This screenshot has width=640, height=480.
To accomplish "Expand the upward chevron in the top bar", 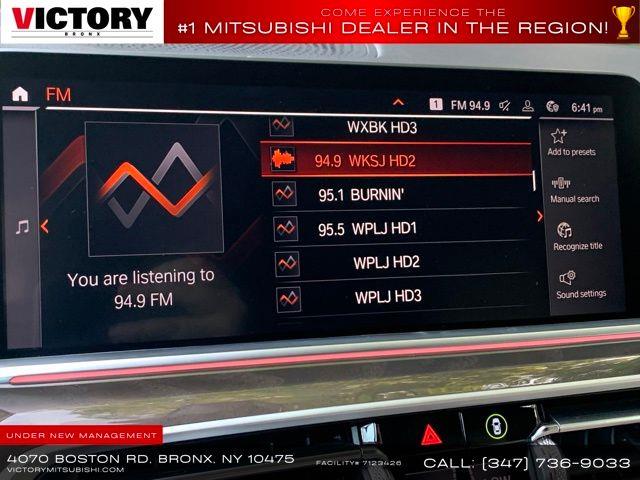I will [x=398, y=102].
